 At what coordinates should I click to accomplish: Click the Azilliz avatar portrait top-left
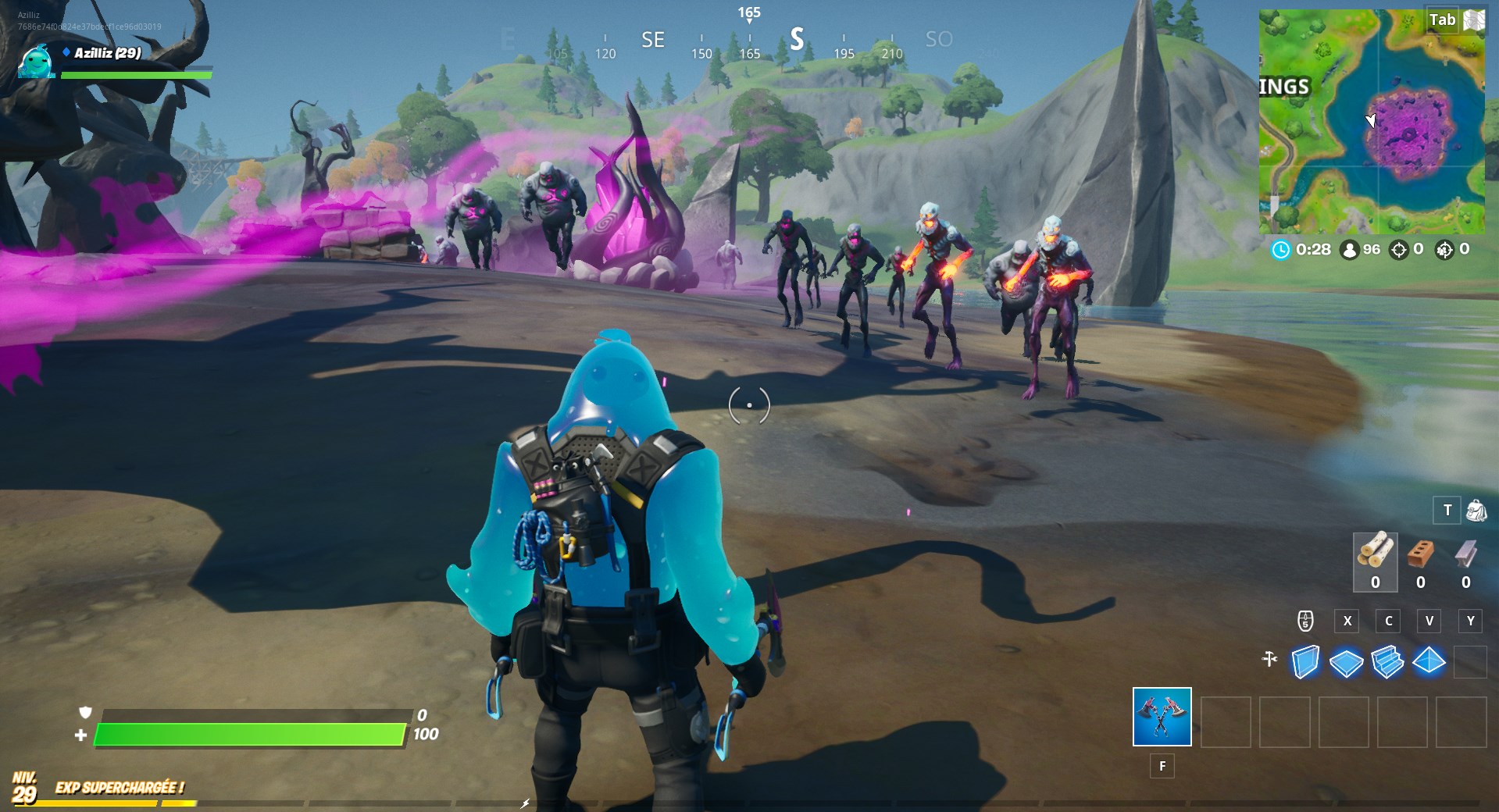pyautogui.click(x=37, y=62)
